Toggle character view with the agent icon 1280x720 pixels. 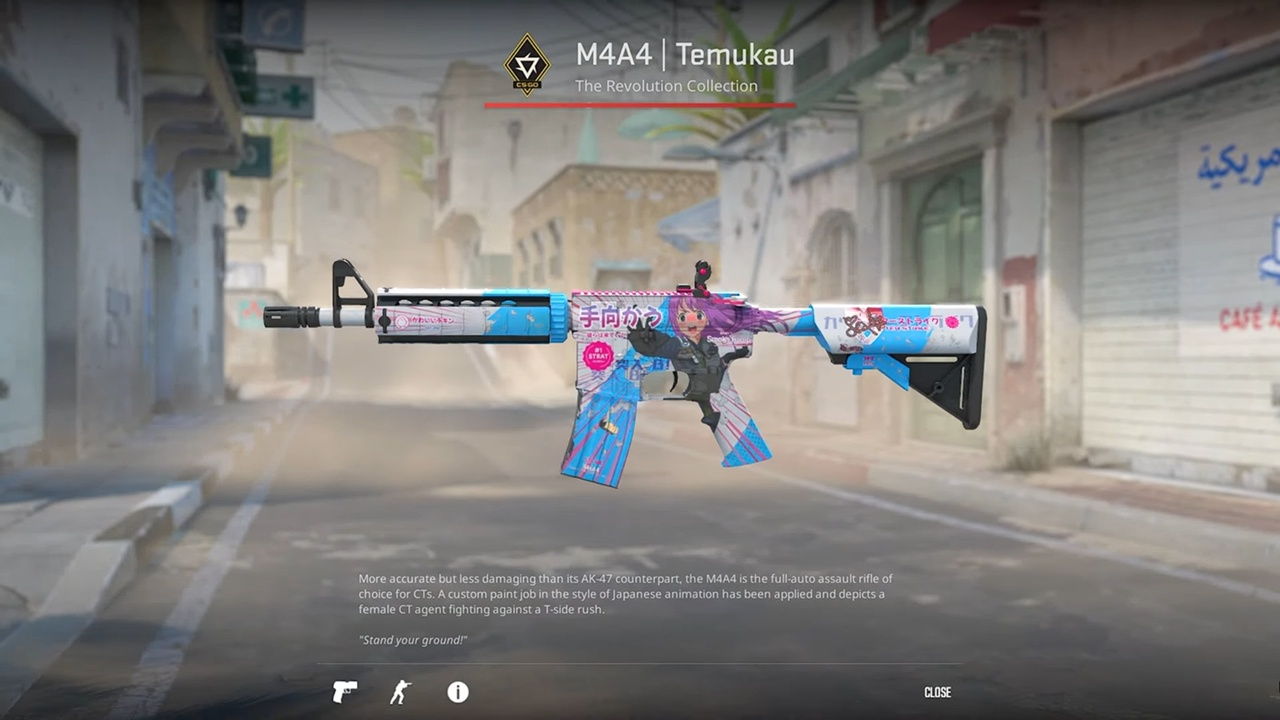click(399, 692)
